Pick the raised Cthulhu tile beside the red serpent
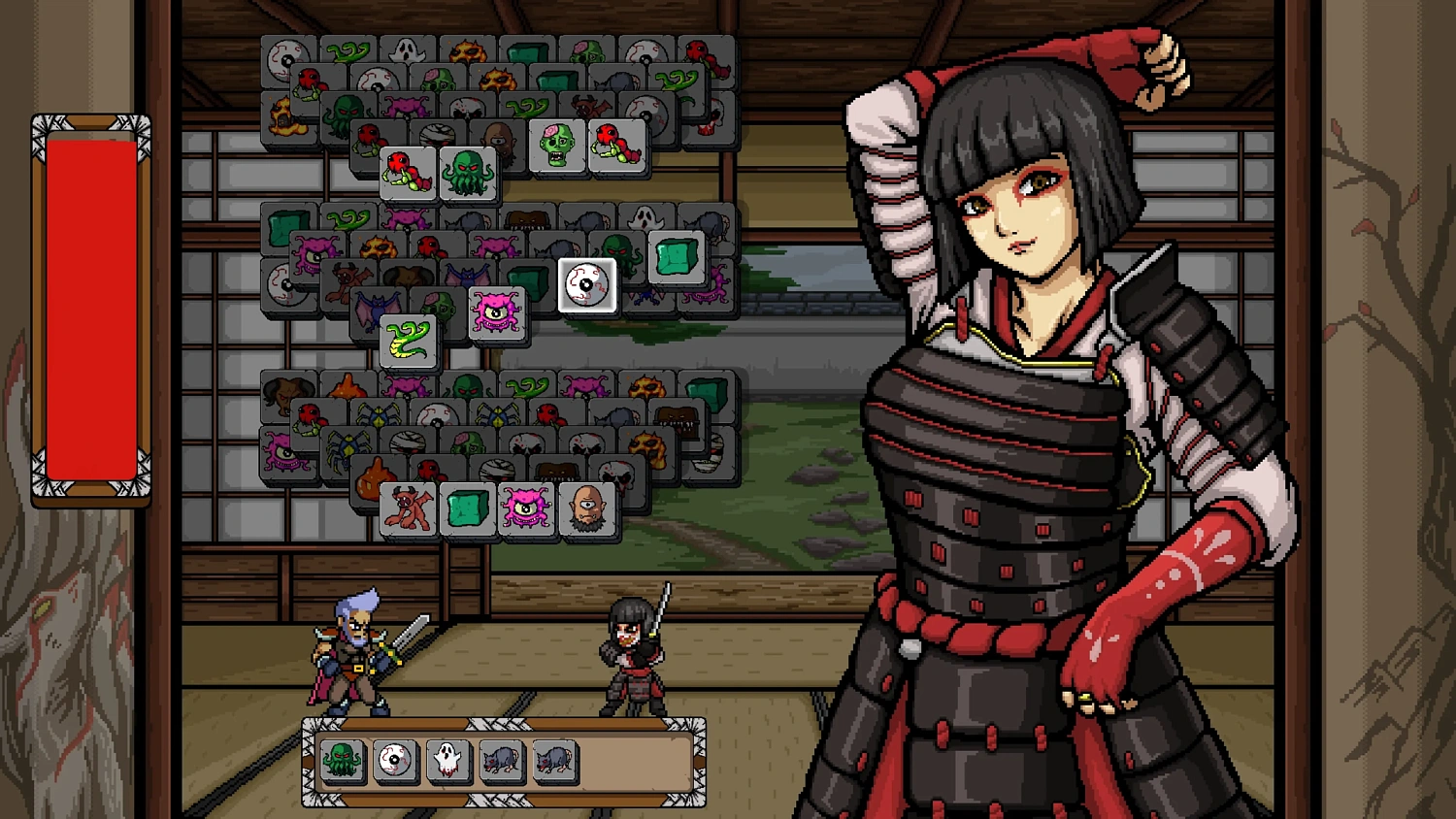This screenshot has height=819, width=1456. [x=469, y=173]
